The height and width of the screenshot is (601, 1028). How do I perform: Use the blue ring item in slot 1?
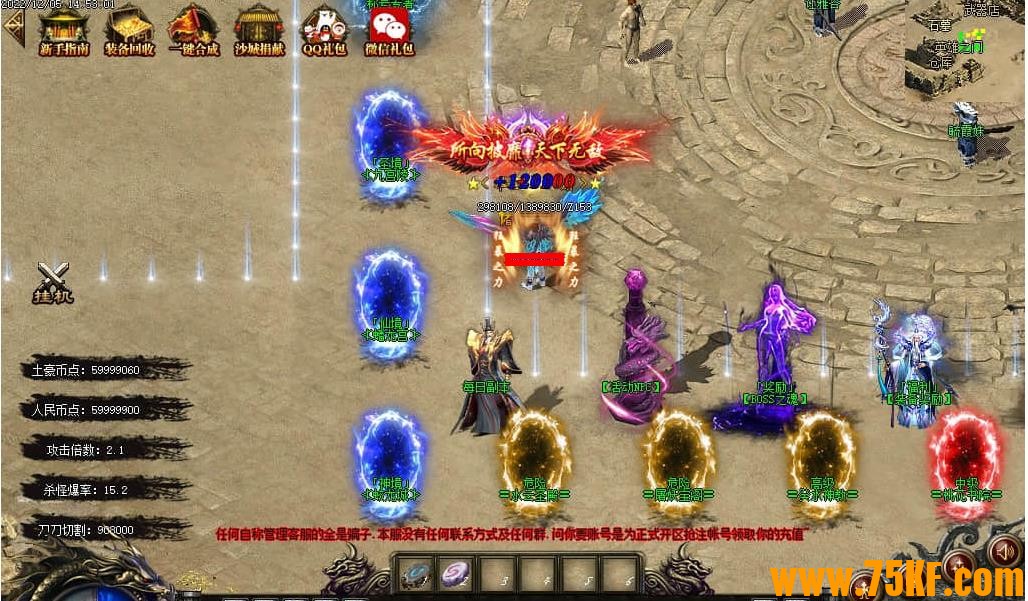tap(416, 574)
